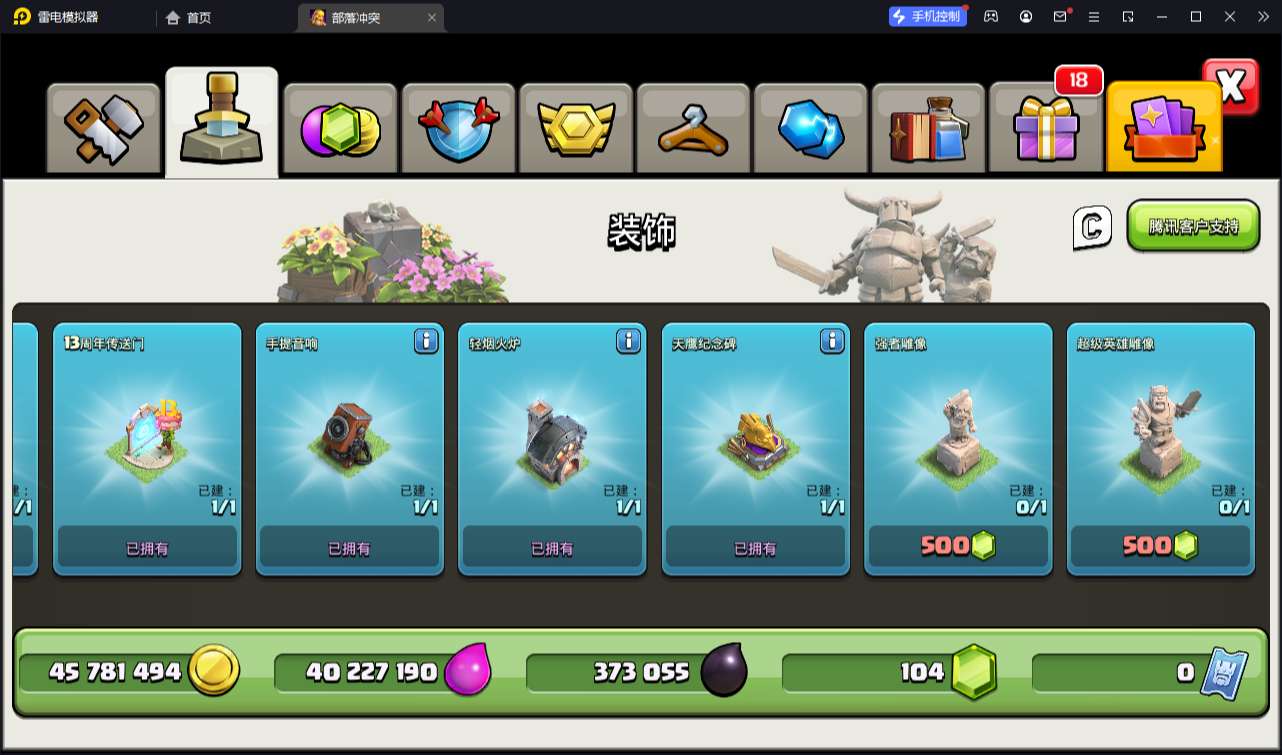Screen dimensions: 1282x755
Task: Click the 腾讯客户支持 green button
Action: [1193, 226]
